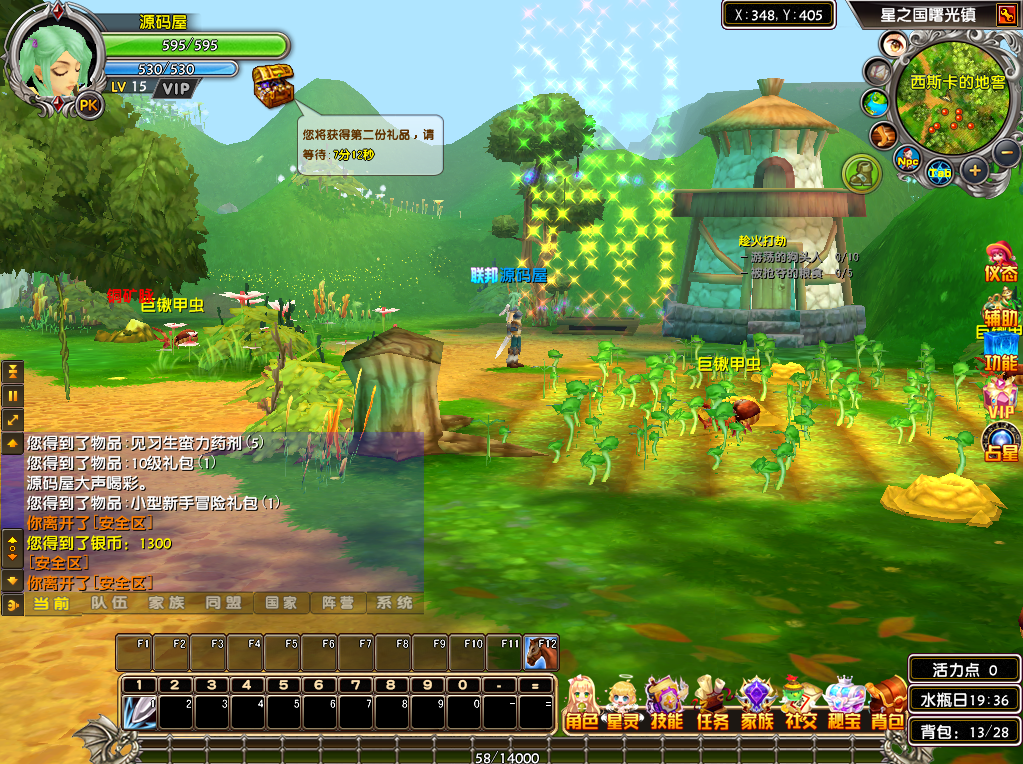Zoom out the minimap with minus button
The width and height of the screenshot is (1023, 764).
coord(1006,153)
